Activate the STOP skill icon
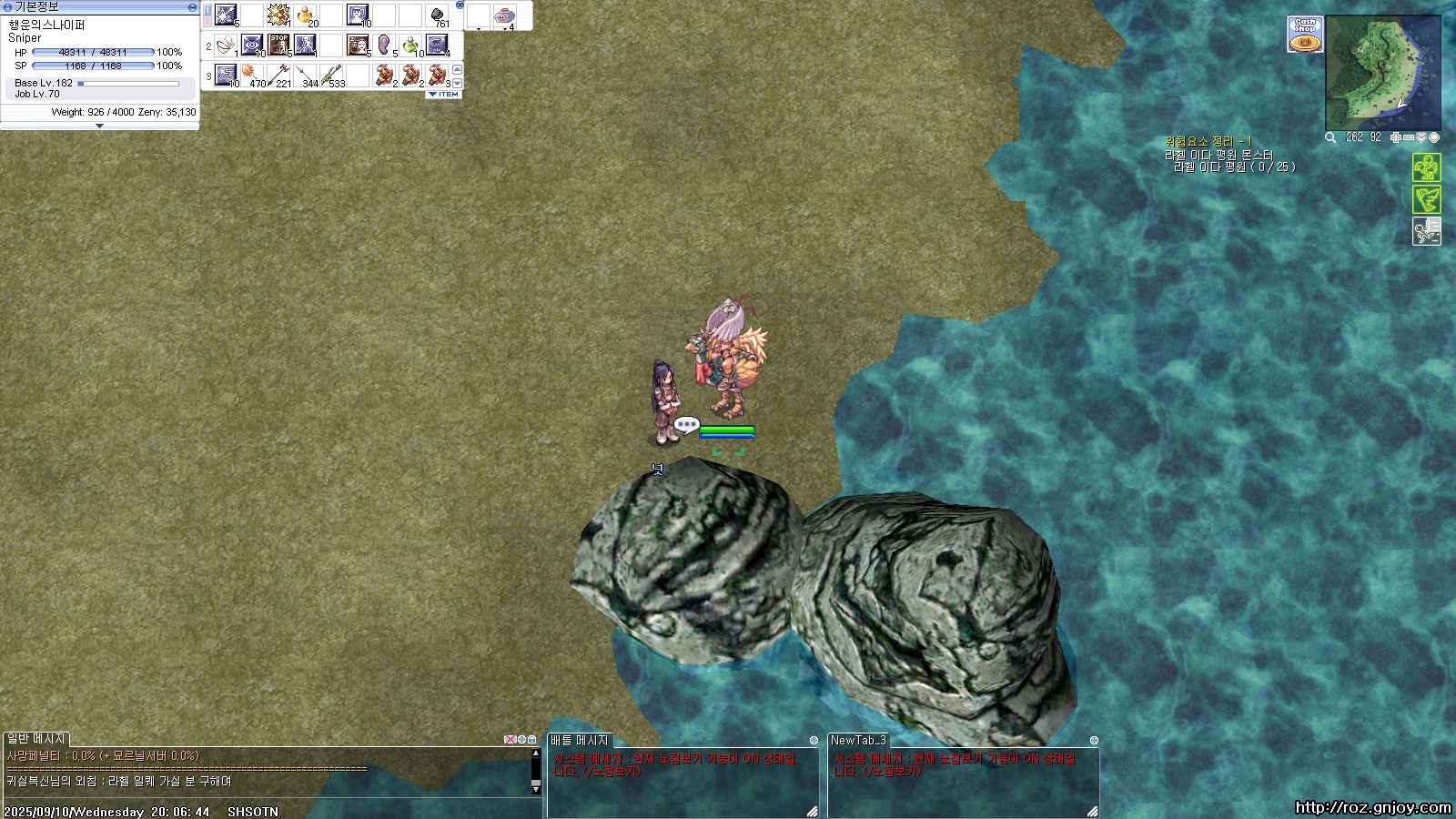The image size is (1456, 819). click(x=278, y=44)
